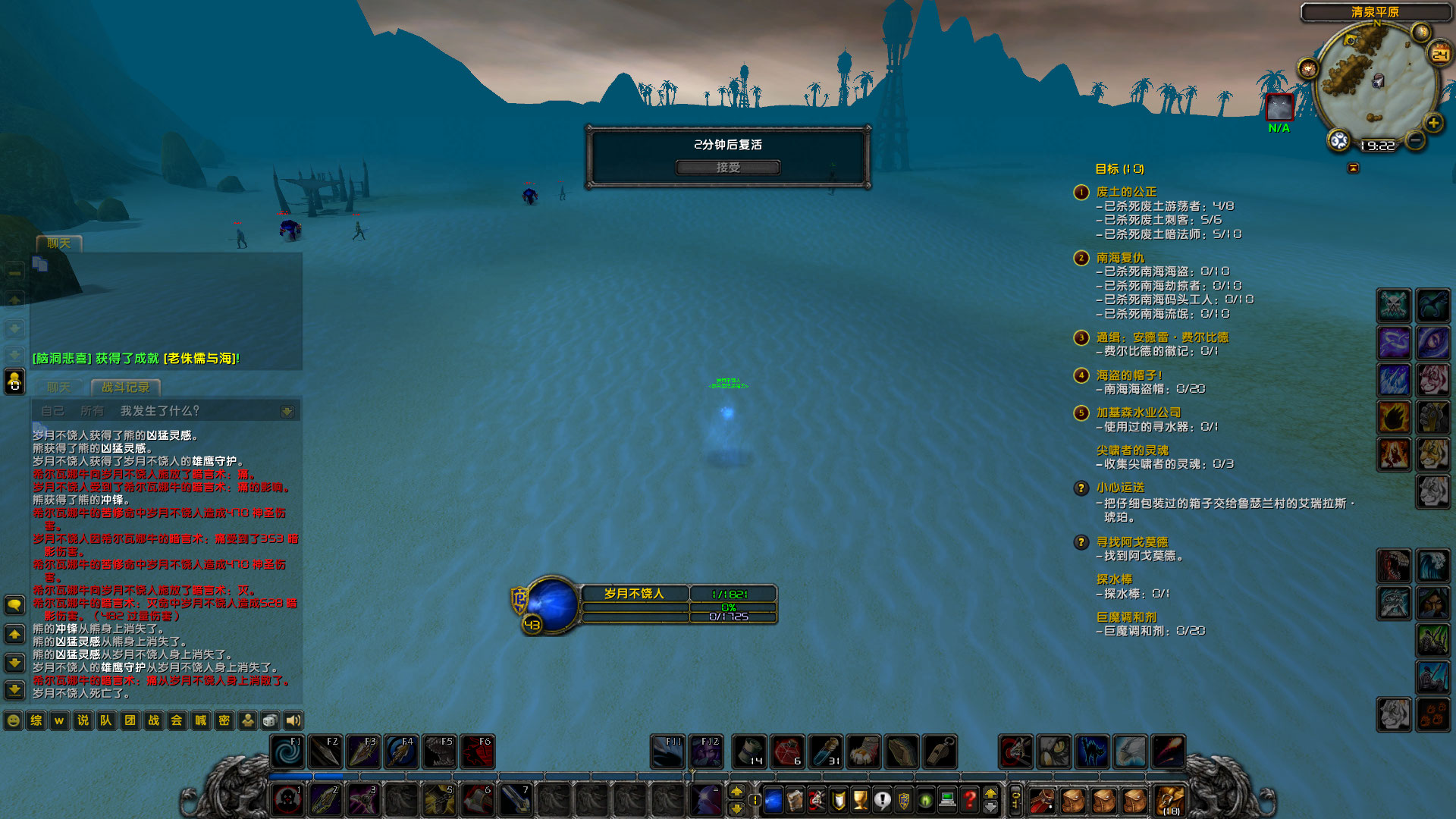
Task: Toggle game sound with the speaker icon
Action: pos(295,720)
